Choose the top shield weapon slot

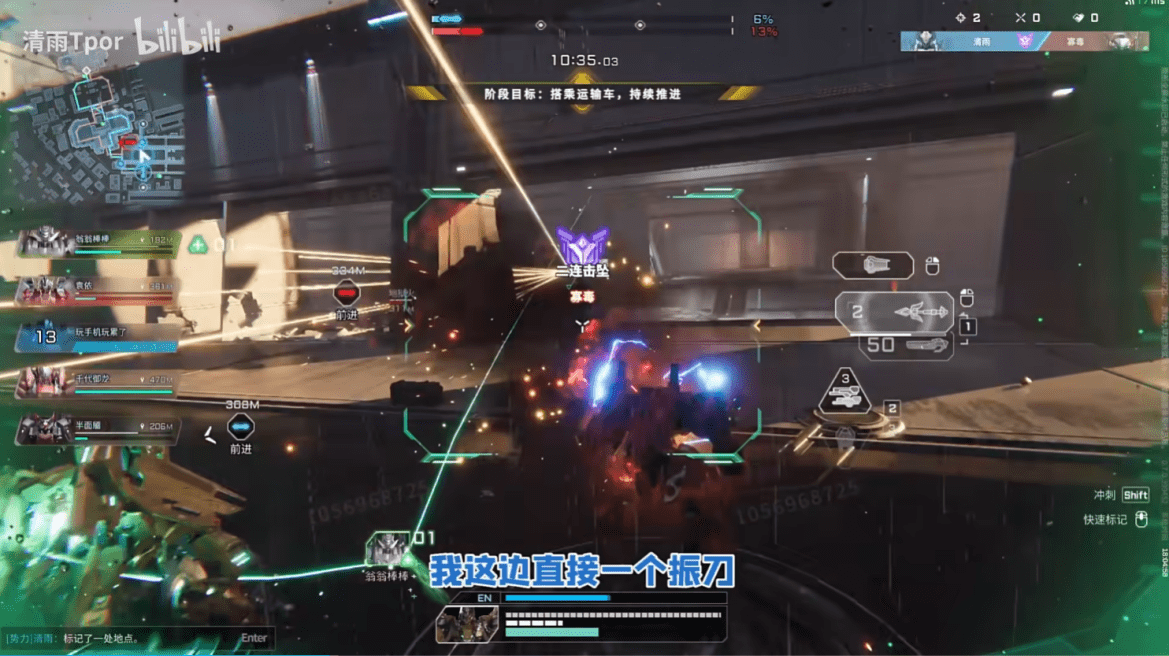(873, 265)
